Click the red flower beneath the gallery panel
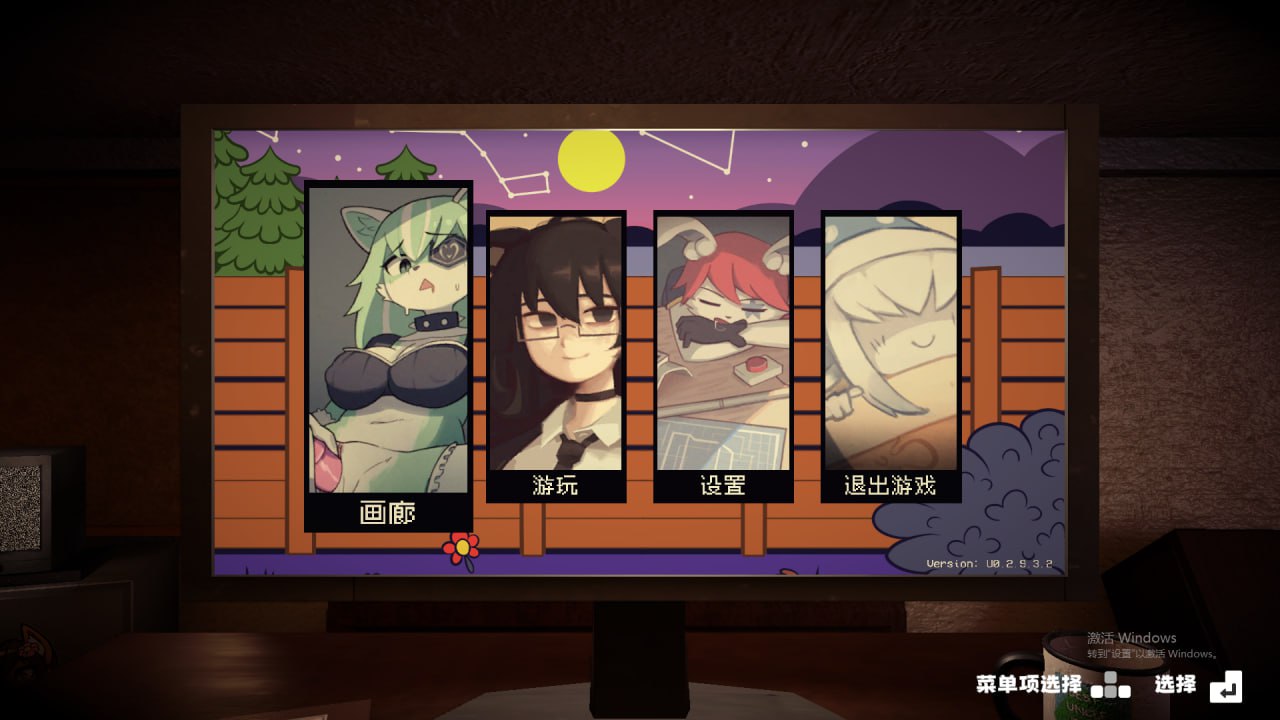Image resolution: width=1280 pixels, height=720 pixels. coord(460,546)
